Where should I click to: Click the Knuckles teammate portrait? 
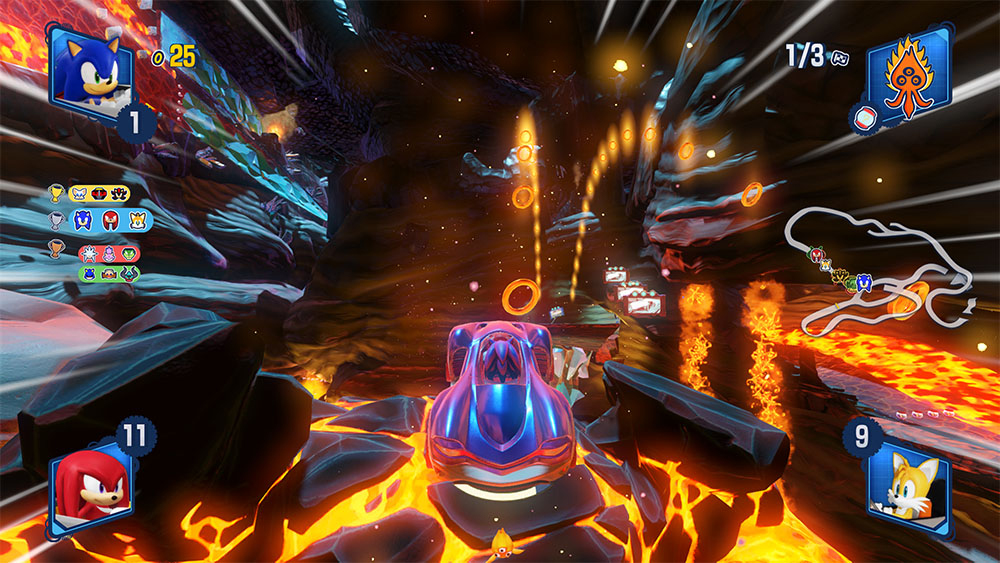click(x=90, y=483)
